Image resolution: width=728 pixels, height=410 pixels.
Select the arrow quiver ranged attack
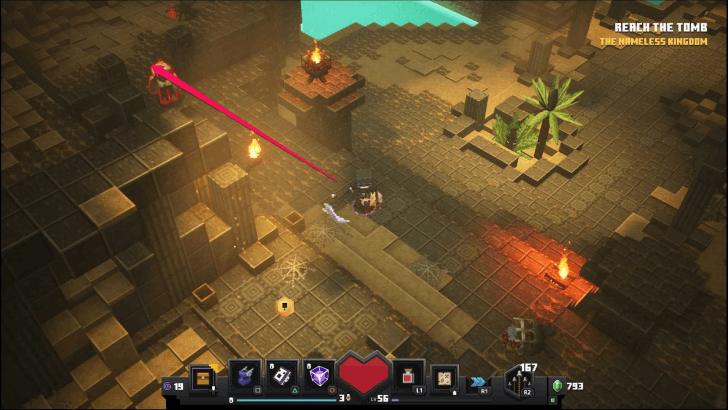pyautogui.click(x=520, y=381)
